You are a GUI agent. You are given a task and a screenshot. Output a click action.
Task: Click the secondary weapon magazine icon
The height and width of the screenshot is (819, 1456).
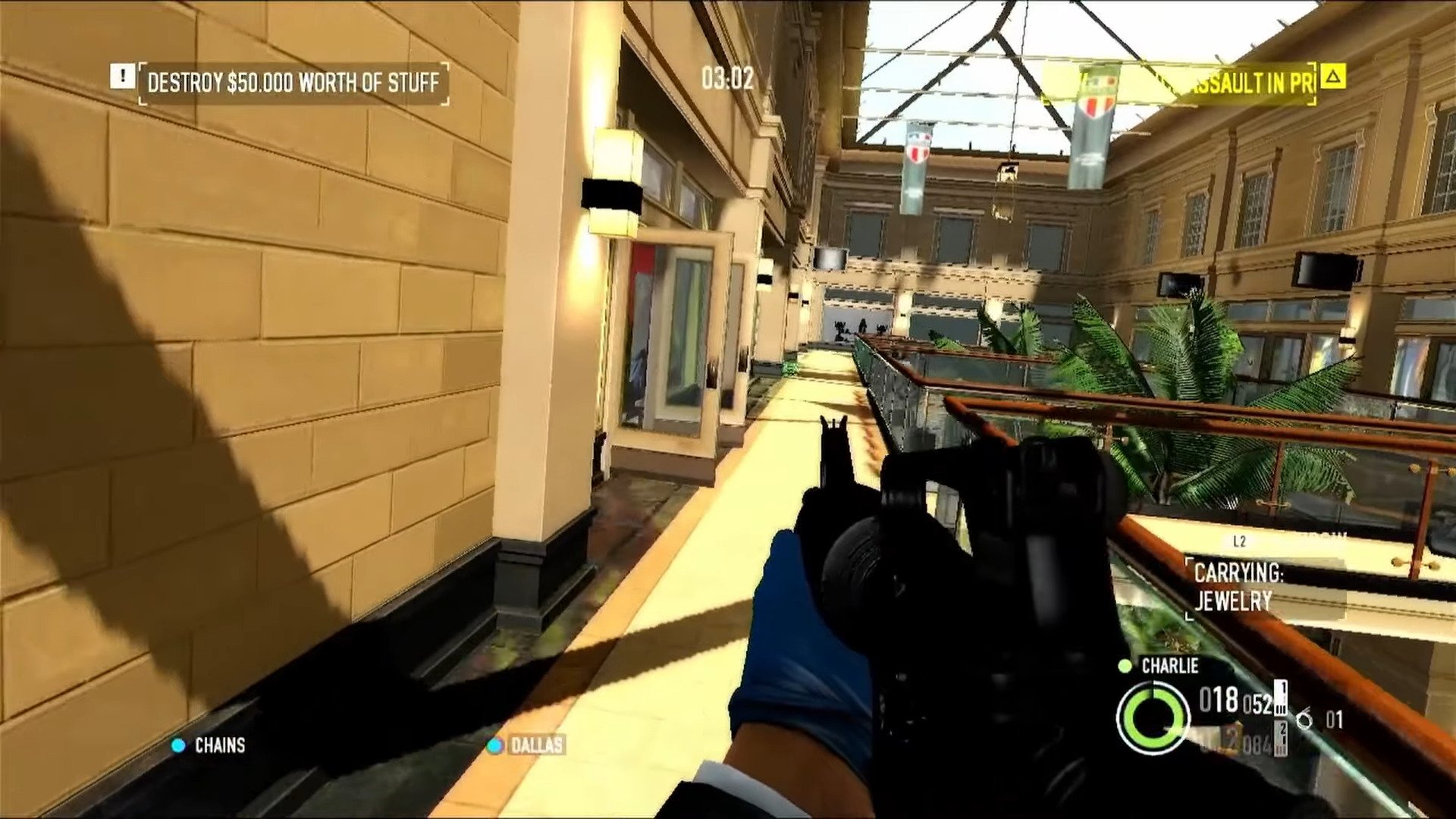pos(1280,738)
